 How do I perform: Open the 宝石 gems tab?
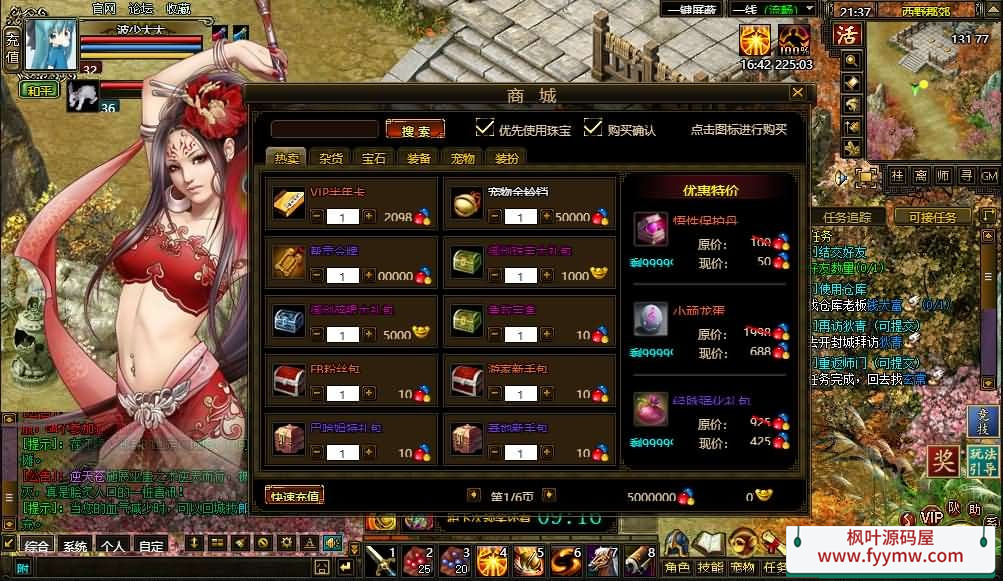click(374, 158)
